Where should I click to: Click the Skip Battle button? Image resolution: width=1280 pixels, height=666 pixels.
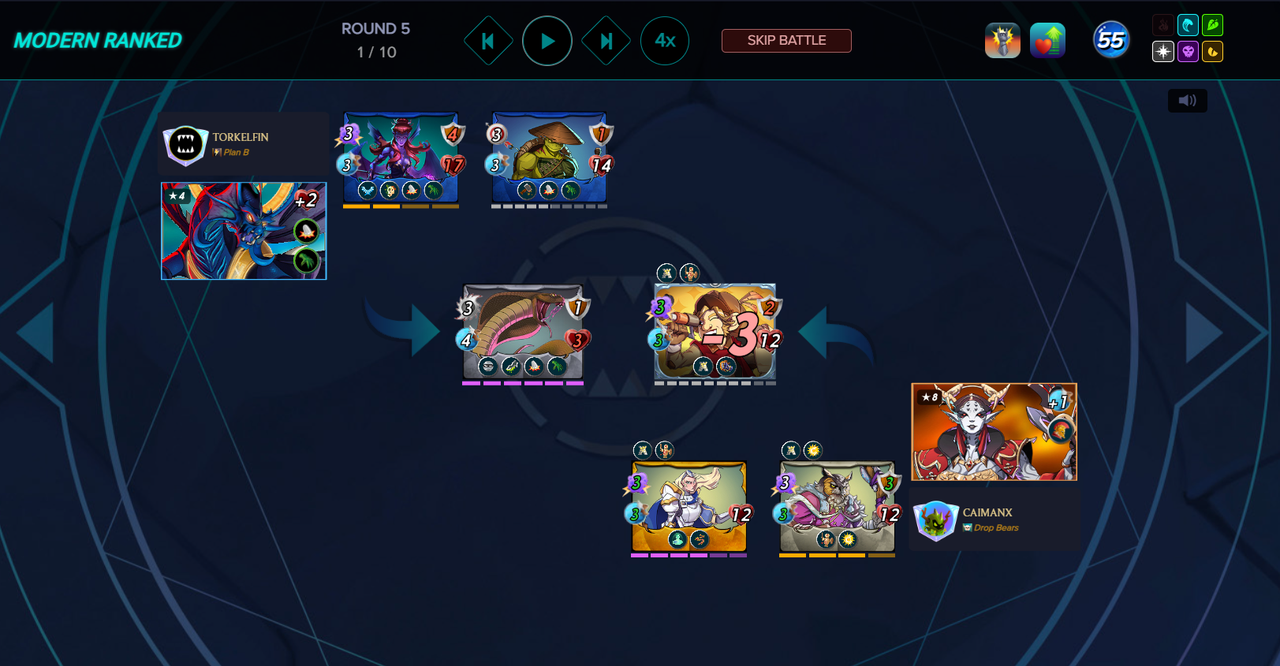pyautogui.click(x=786, y=41)
